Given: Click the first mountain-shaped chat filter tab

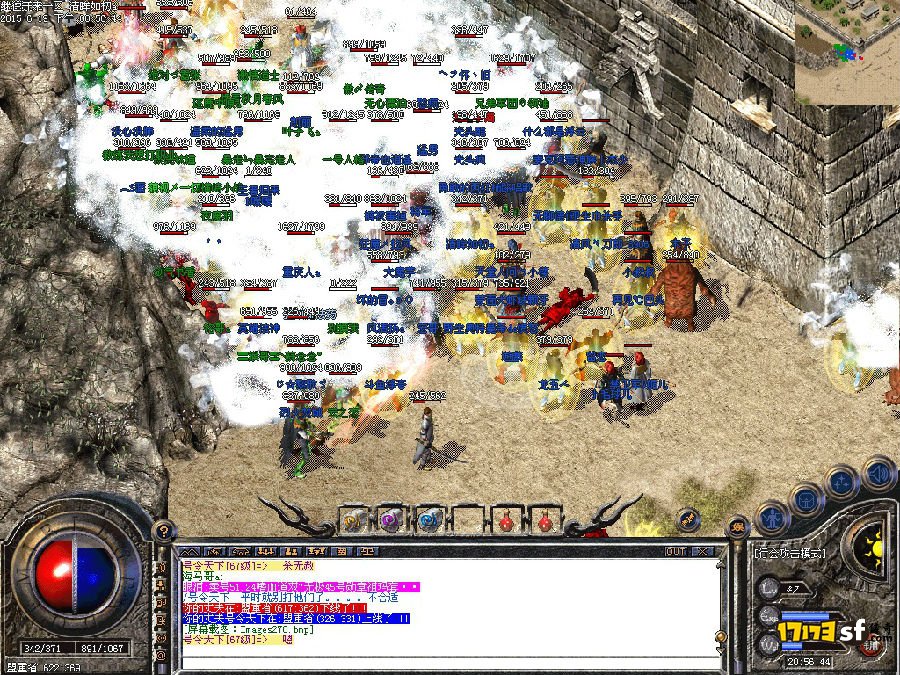Looking at the screenshot, I should (187, 551).
